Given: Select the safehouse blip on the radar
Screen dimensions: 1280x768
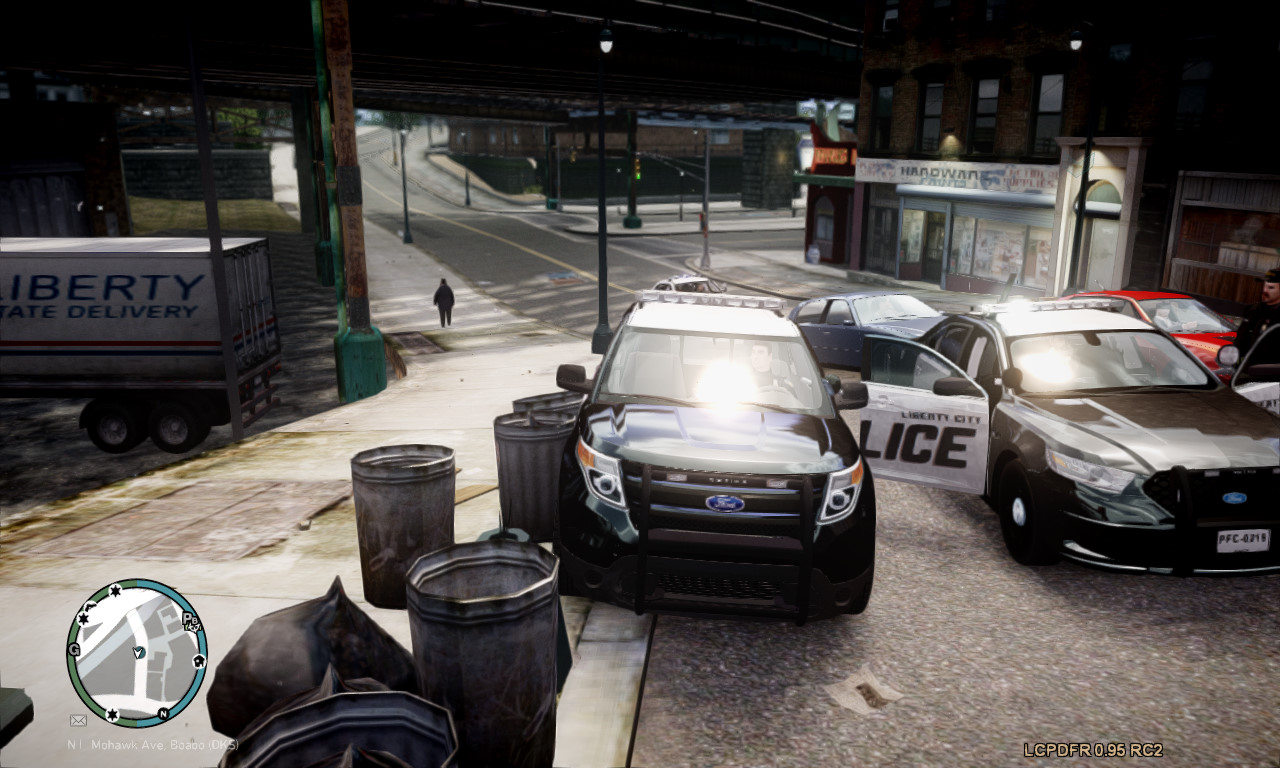Looking at the screenshot, I should (x=199, y=661).
